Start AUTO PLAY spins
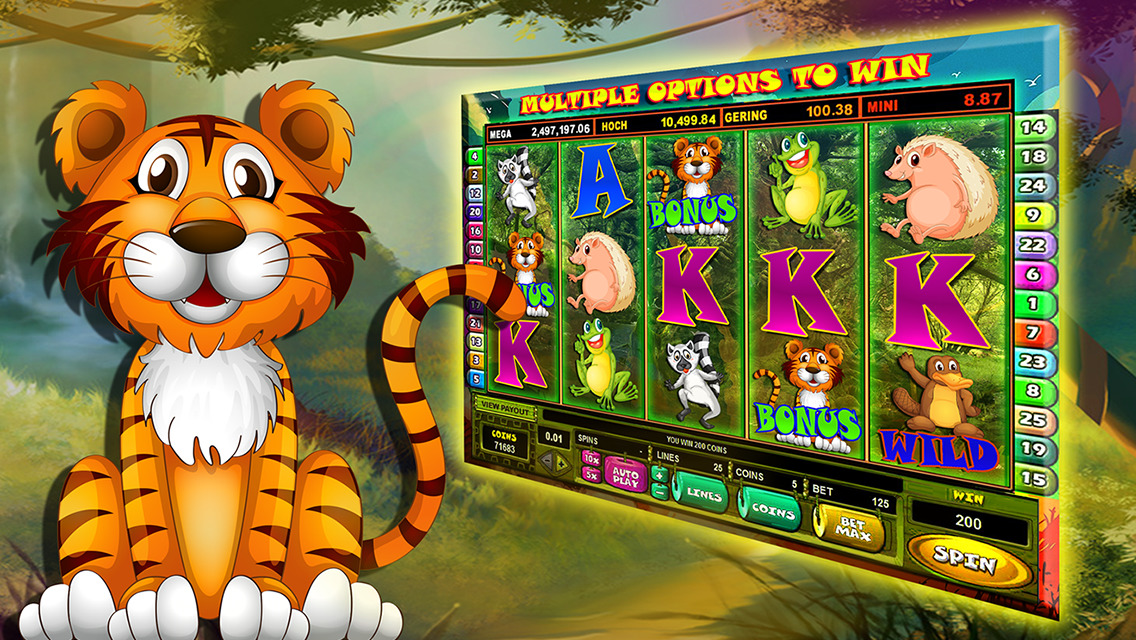 pos(625,474)
